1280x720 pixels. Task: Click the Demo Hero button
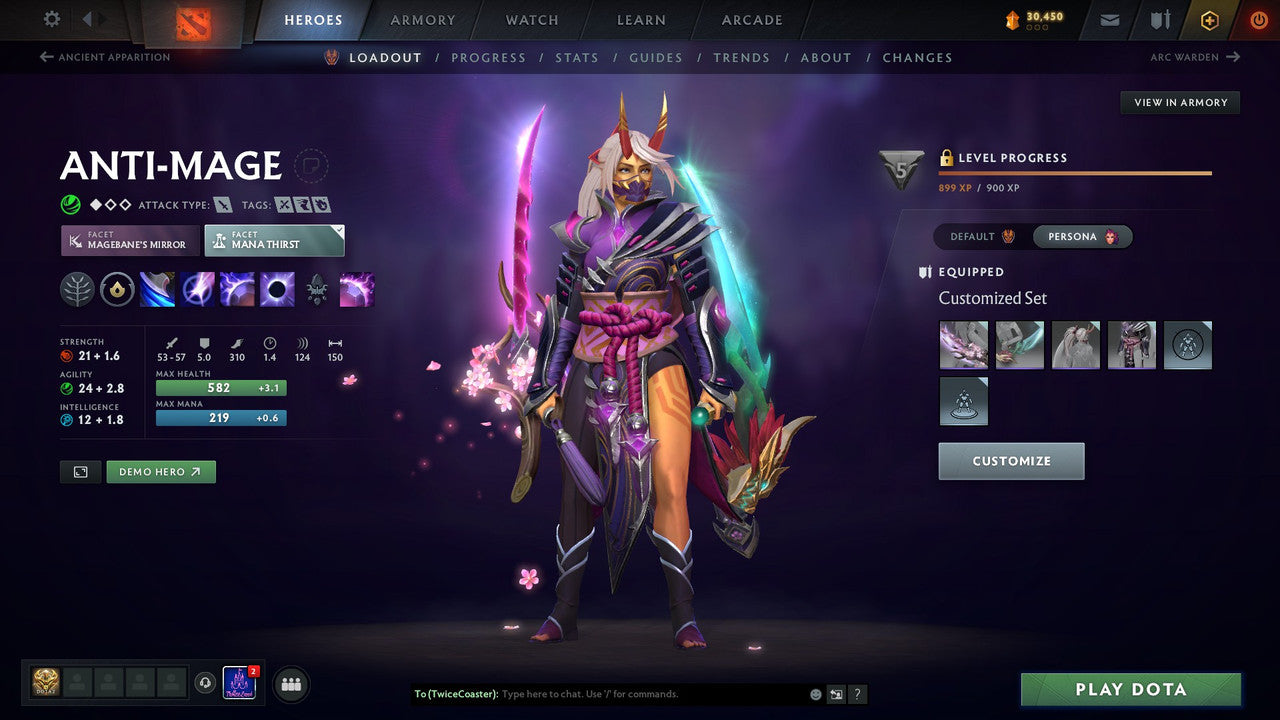coord(160,471)
